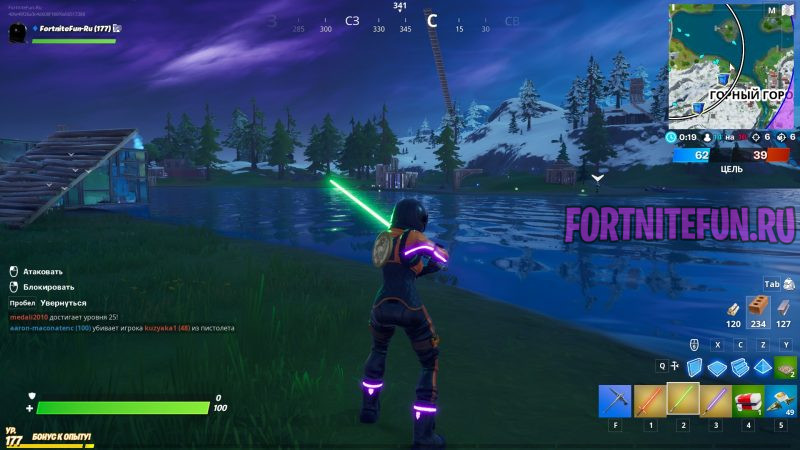This screenshot has width=800, height=450.
Task: Select the green lightsaber slot
Action: [684, 400]
